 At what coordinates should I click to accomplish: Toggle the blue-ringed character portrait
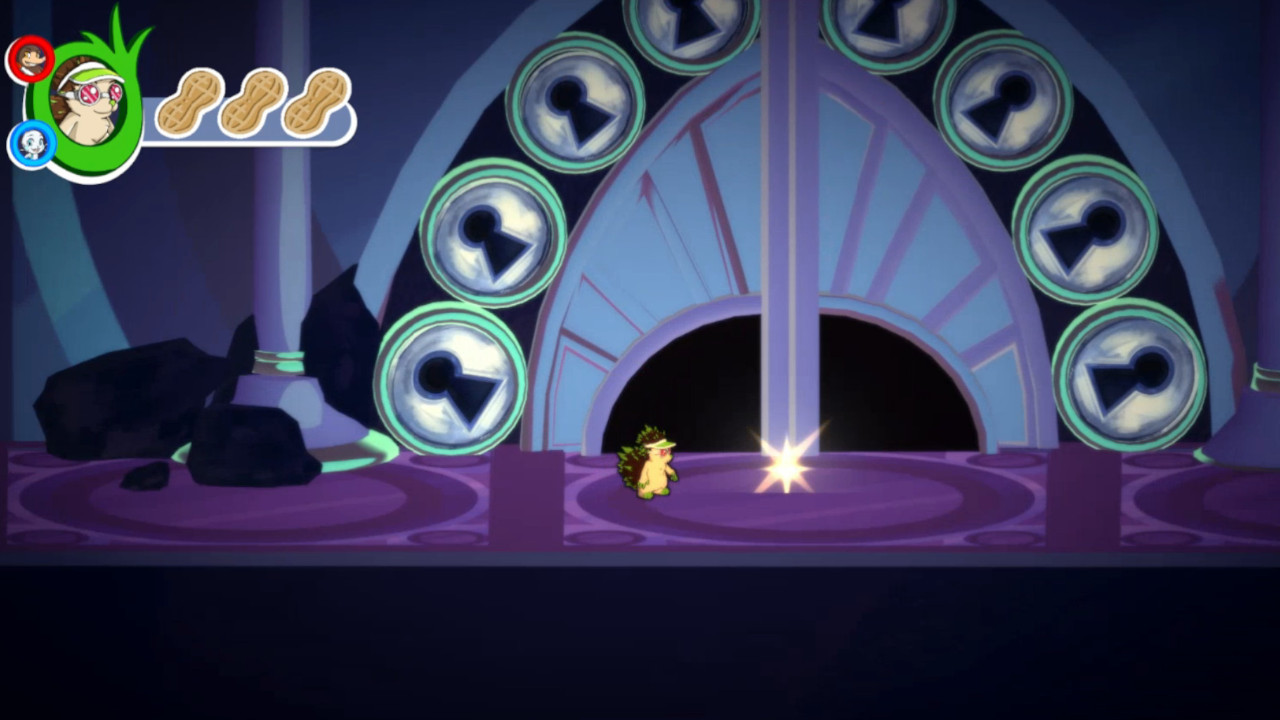coord(30,145)
